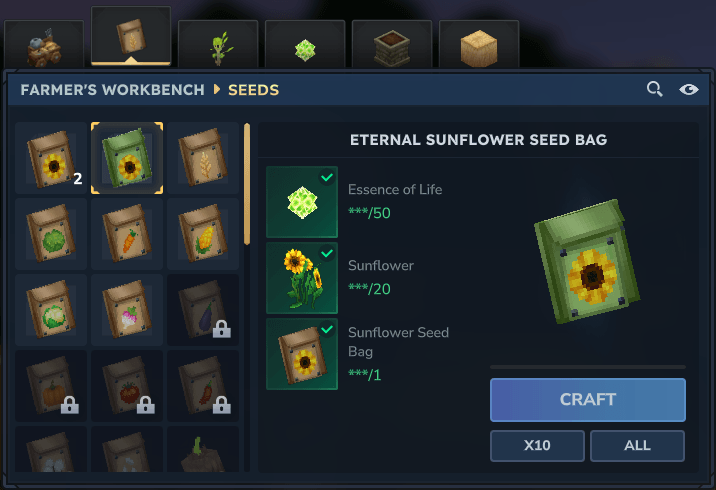Select the locked pumpkin seed bag

[x=52, y=383]
